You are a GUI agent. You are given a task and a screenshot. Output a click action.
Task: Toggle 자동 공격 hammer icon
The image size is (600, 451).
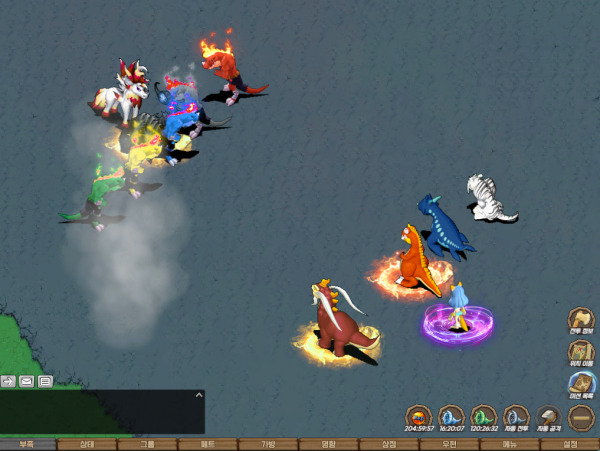point(549,416)
